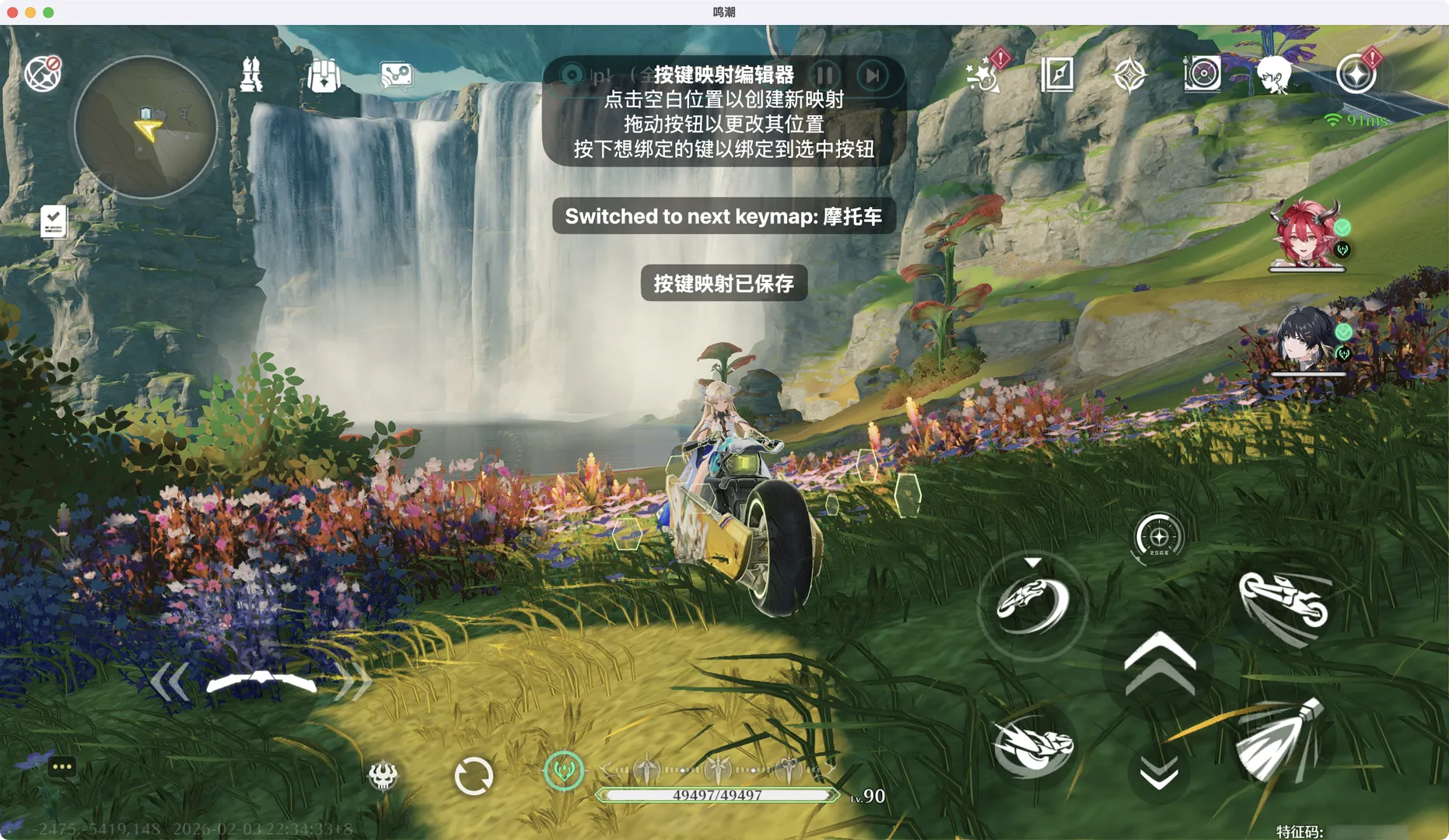Activate the motorcycle spin drift skill

(1032, 604)
